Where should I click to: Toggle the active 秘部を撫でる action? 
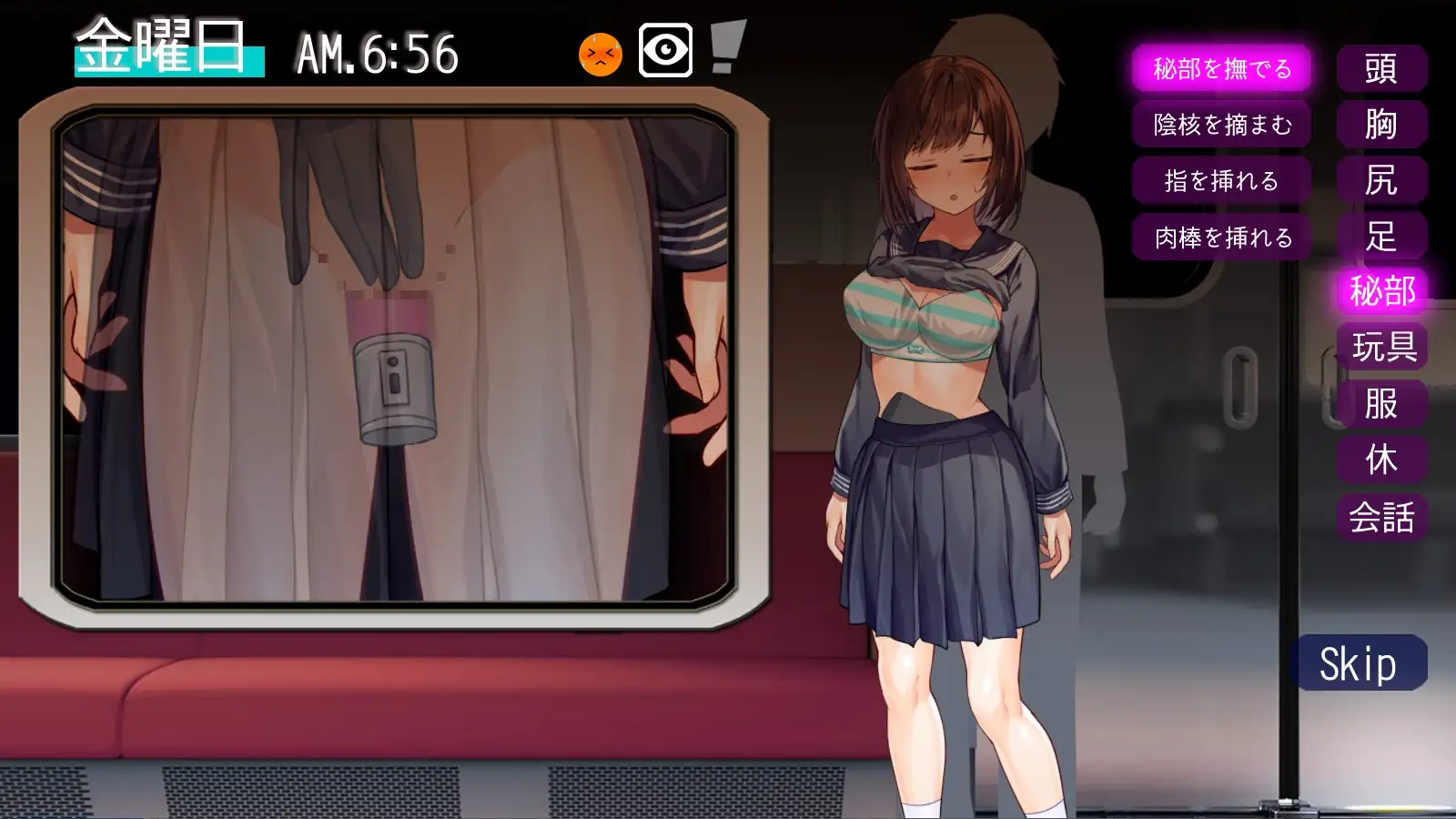(1221, 67)
